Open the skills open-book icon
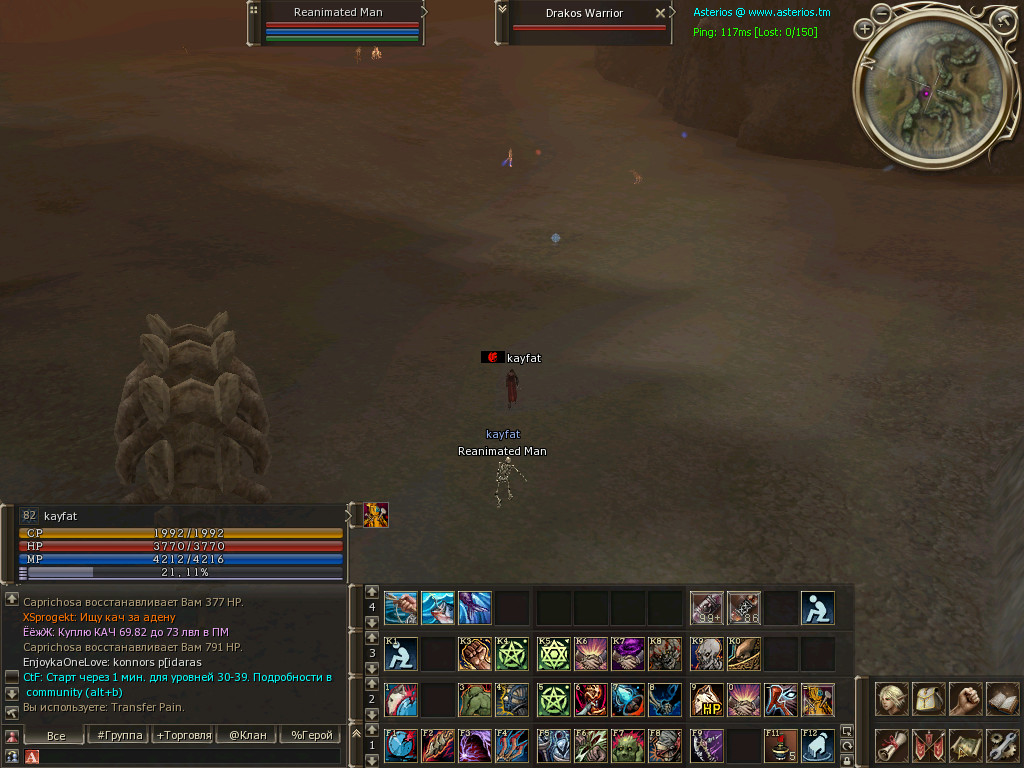Viewport: 1024px width, 768px height. 1002,698
